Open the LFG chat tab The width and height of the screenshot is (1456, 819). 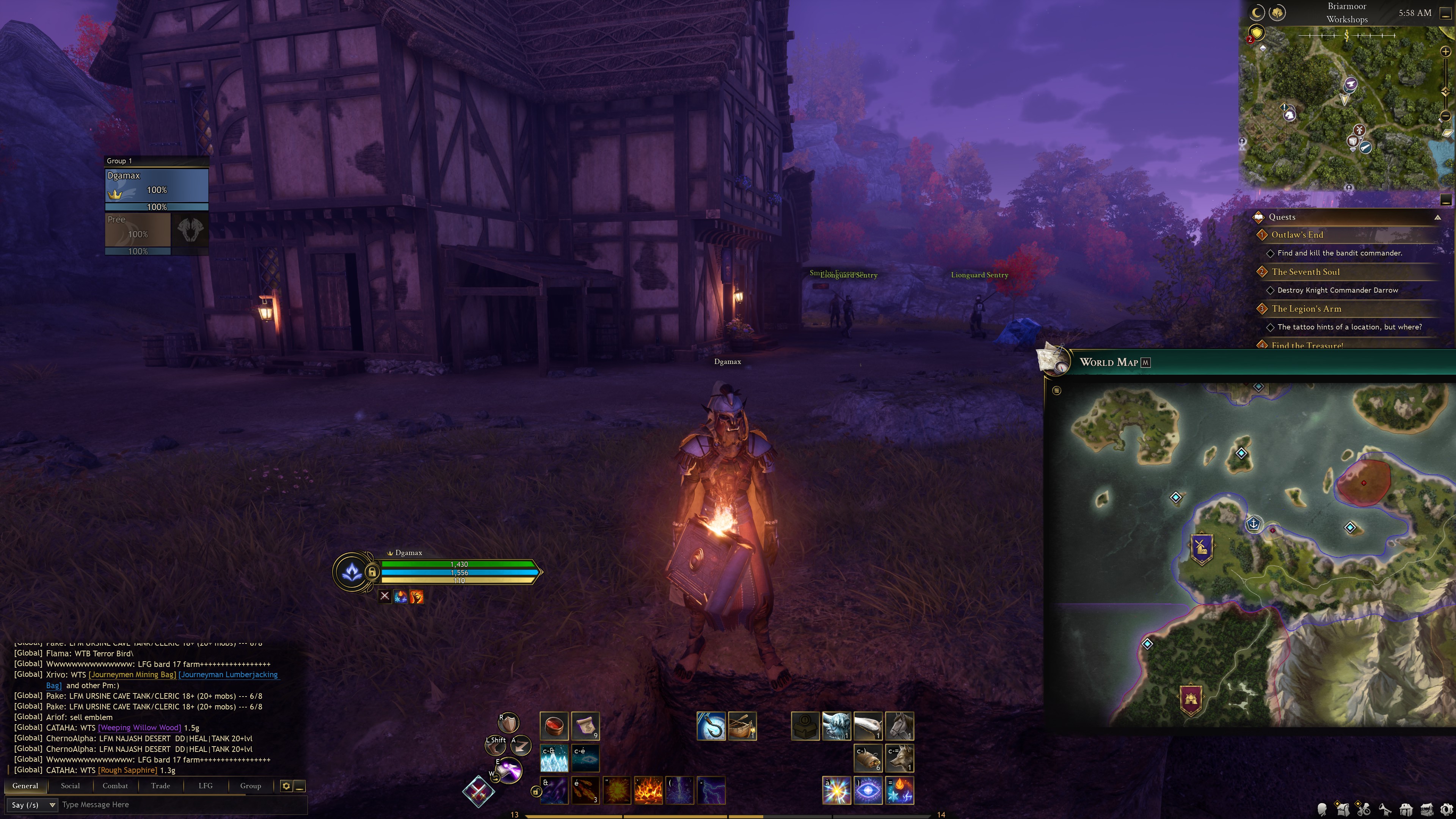[205, 786]
